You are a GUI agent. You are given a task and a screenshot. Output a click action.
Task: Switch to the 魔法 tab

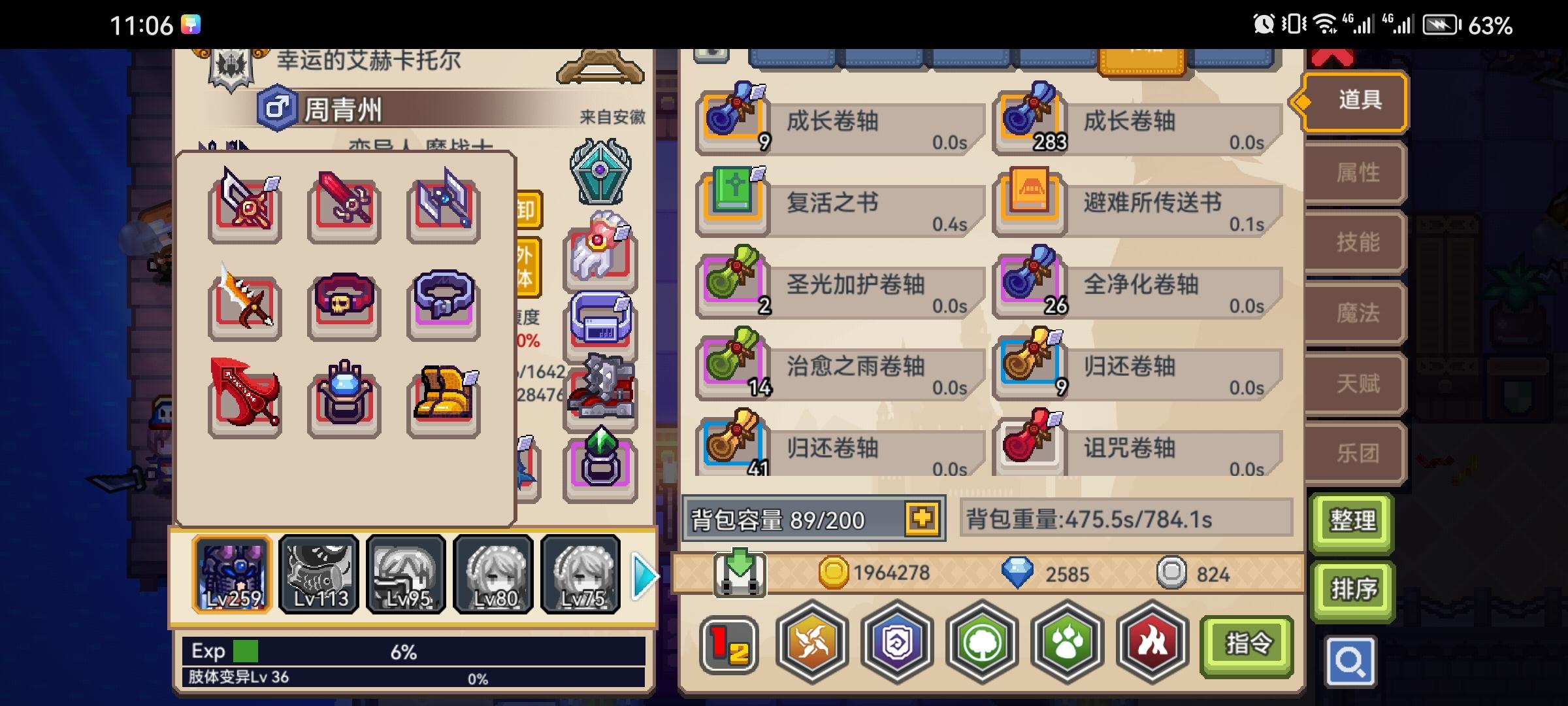point(1354,314)
